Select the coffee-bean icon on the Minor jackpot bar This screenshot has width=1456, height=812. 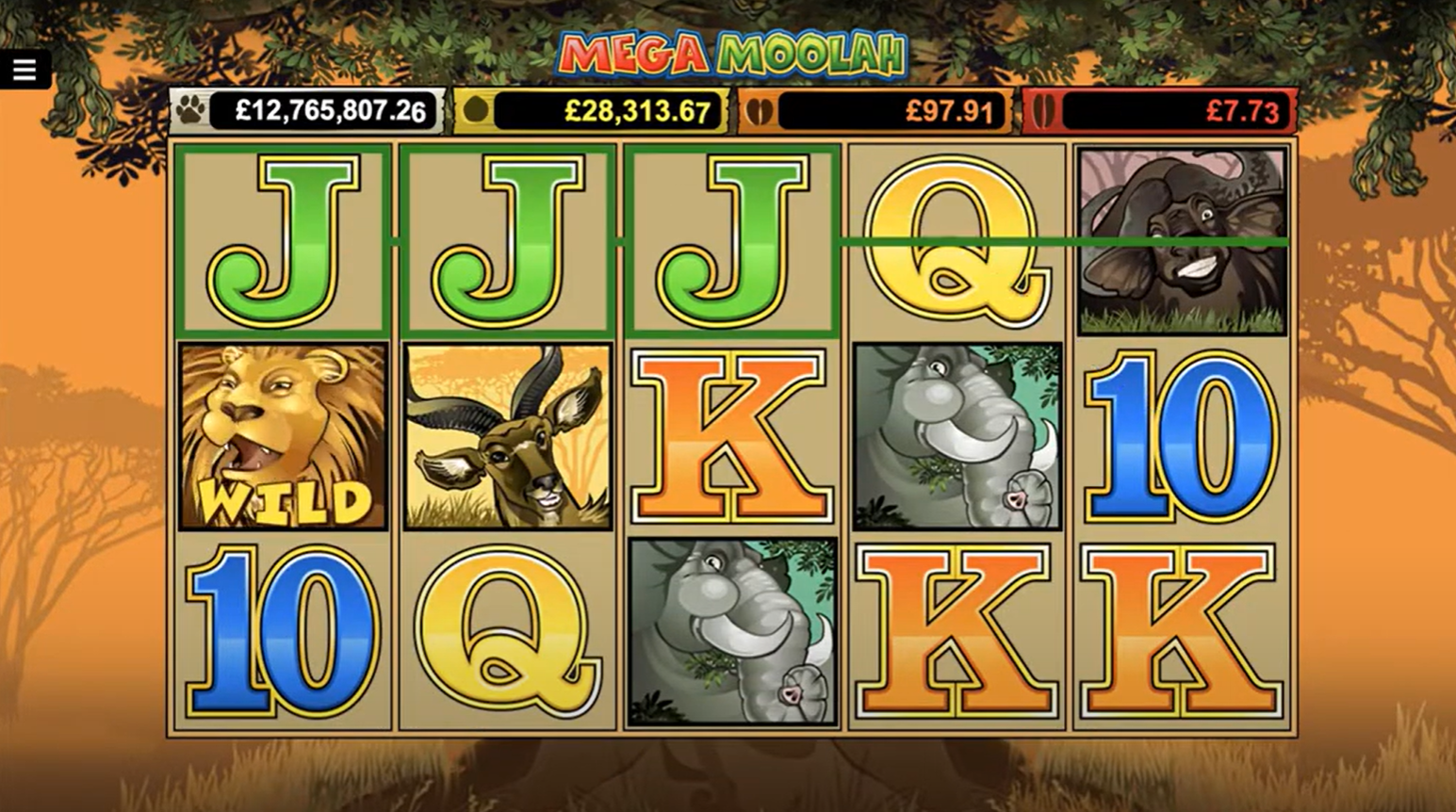(761, 110)
